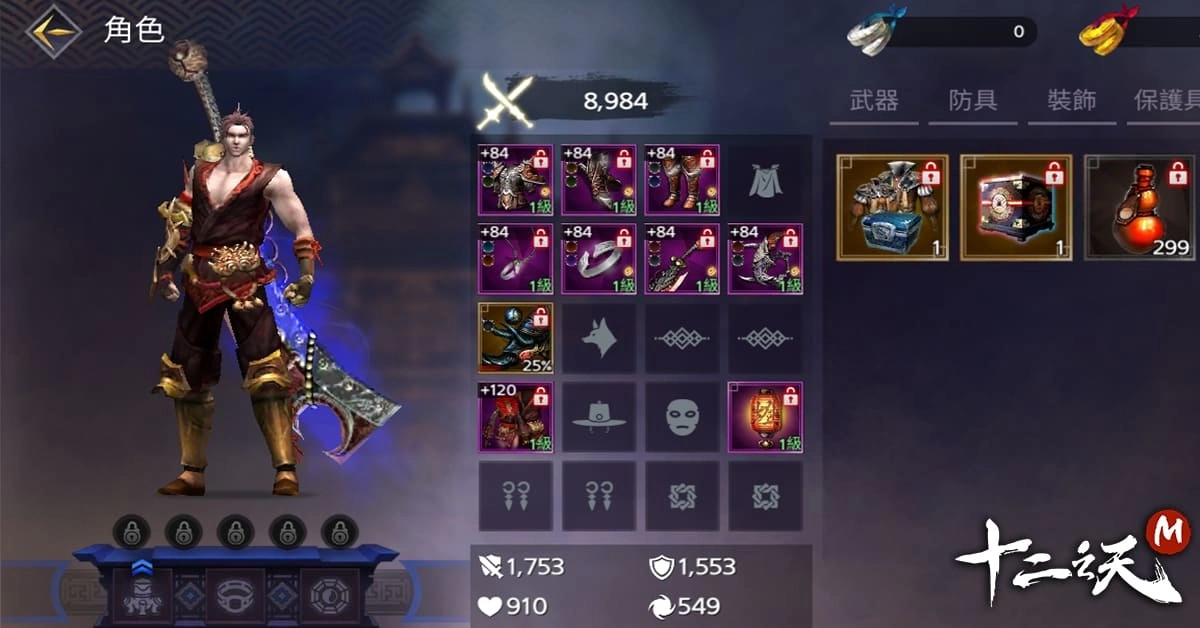Image resolution: width=1200 pixels, height=628 pixels.
Task: Open the empty hat equipment slot
Action: pos(598,417)
